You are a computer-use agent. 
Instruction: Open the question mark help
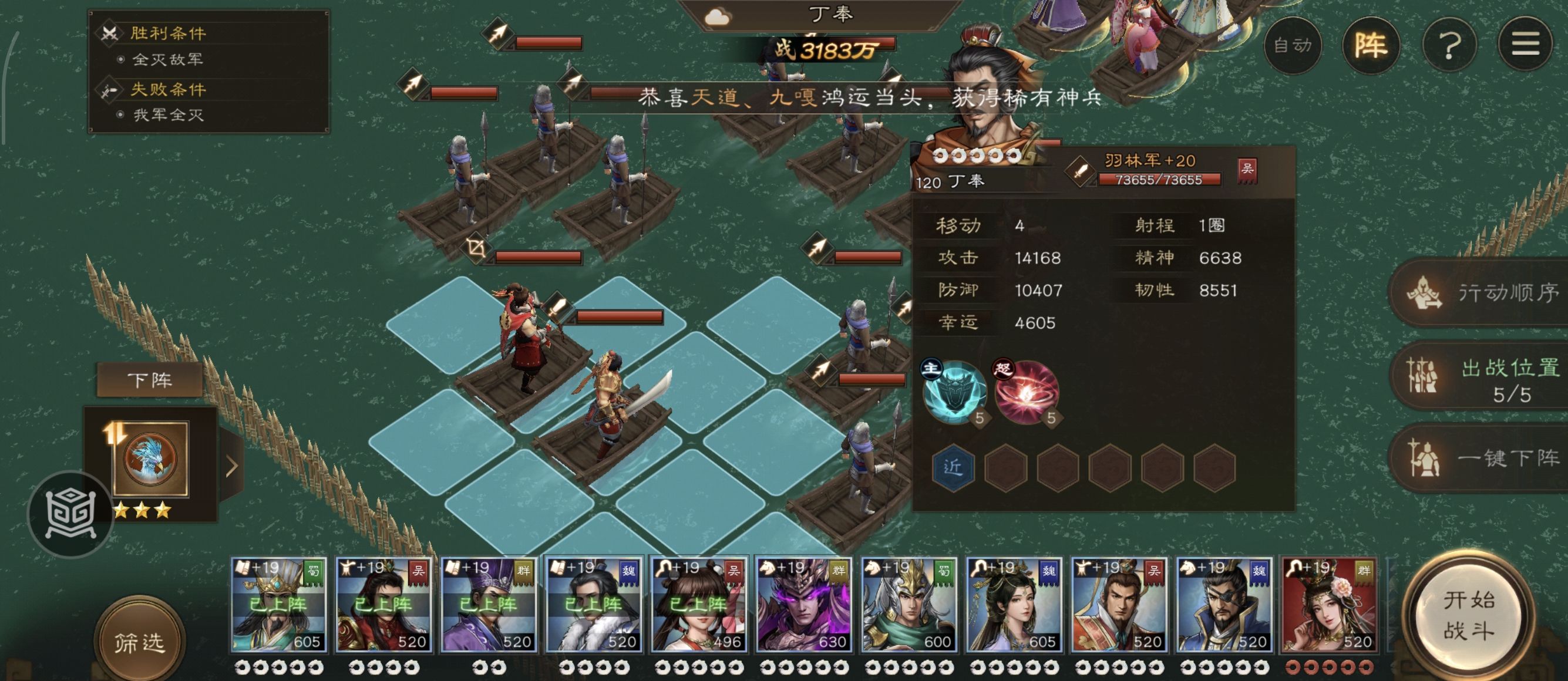(1449, 46)
